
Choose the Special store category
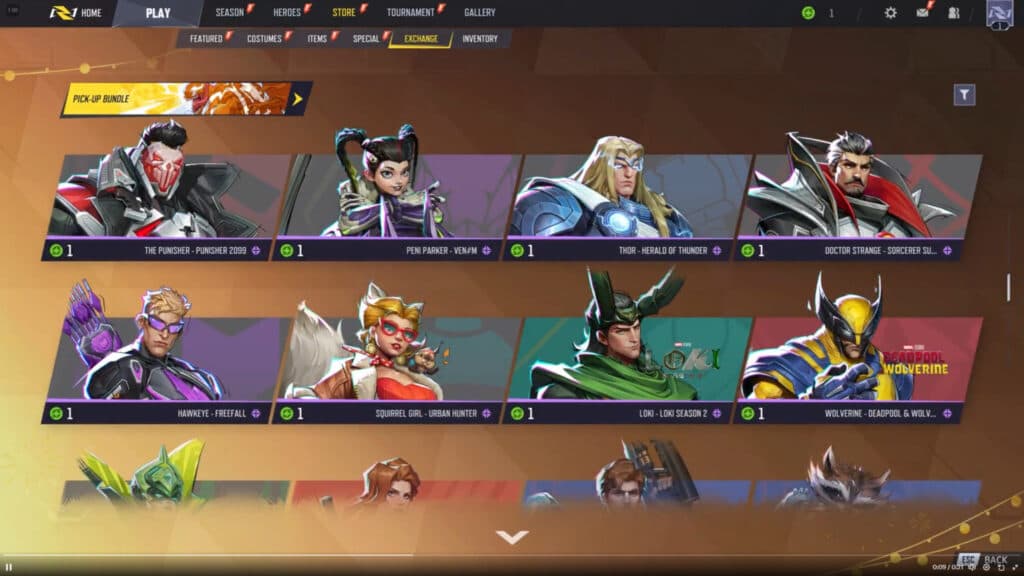pyautogui.click(x=366, y=39)
